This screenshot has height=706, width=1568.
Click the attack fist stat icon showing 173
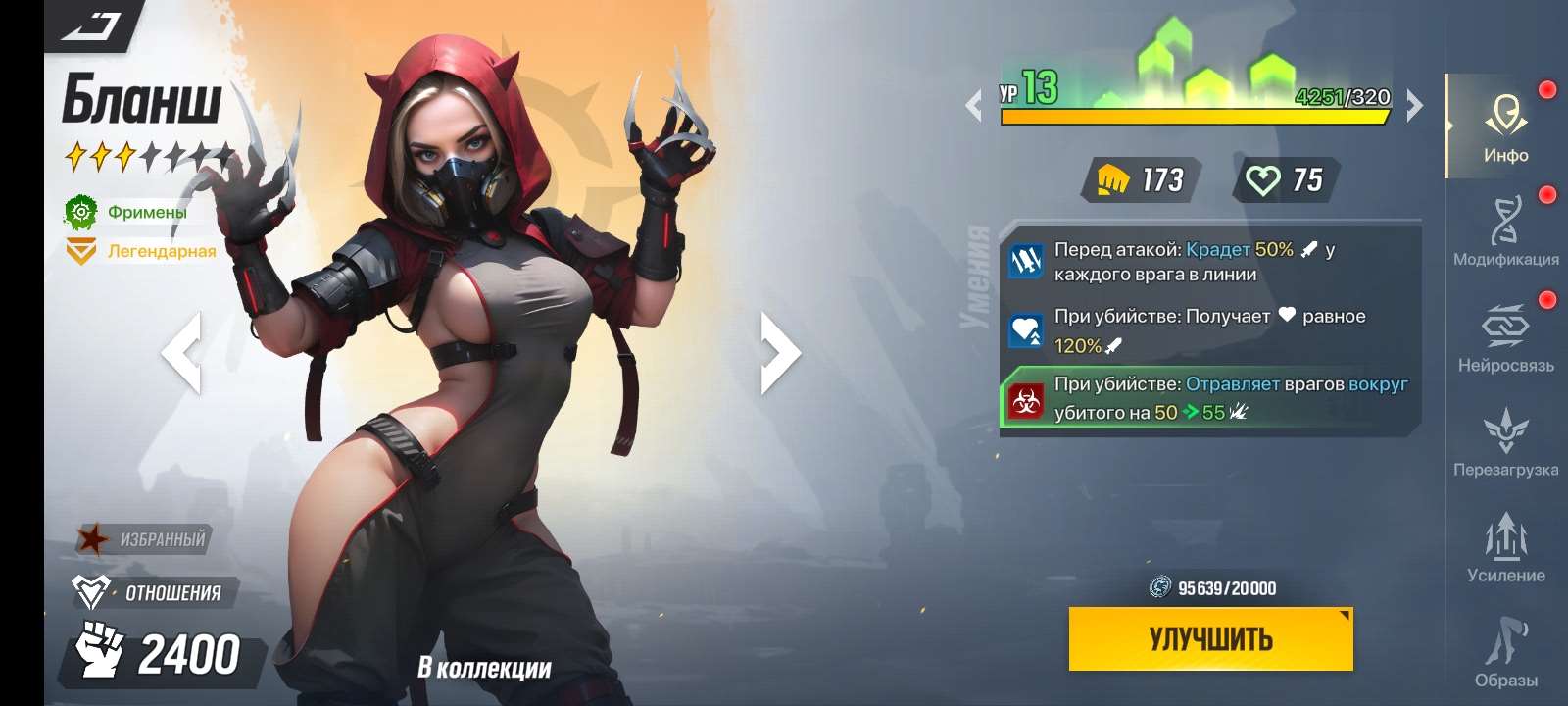pyautogui.click(x=1117, y=179)
